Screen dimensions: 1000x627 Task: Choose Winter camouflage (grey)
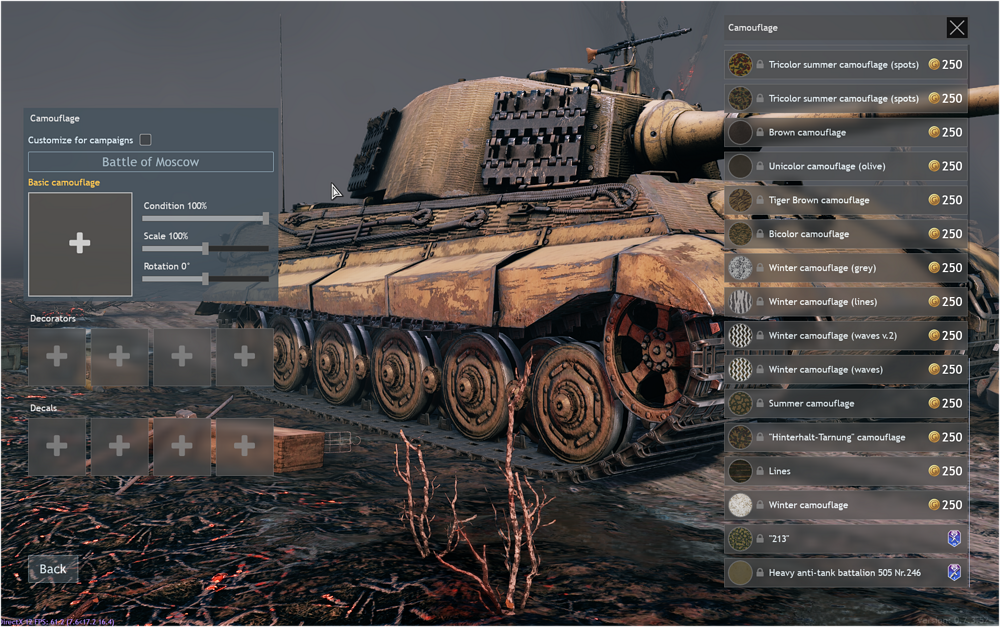click(845, 268)
